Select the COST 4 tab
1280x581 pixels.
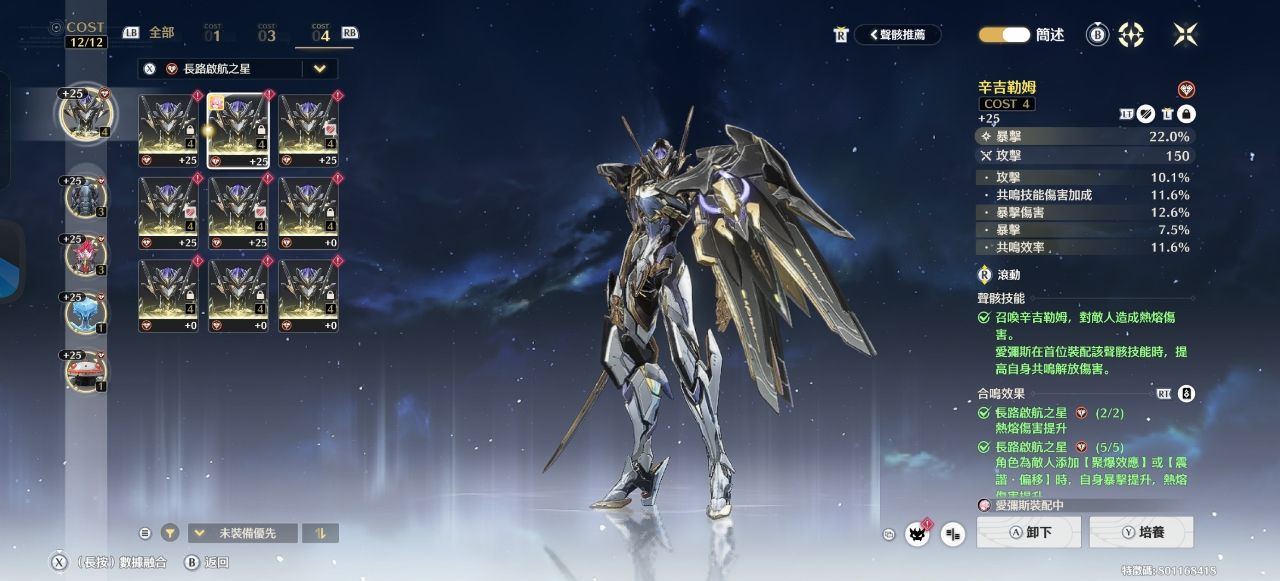(x=320, y=34)
